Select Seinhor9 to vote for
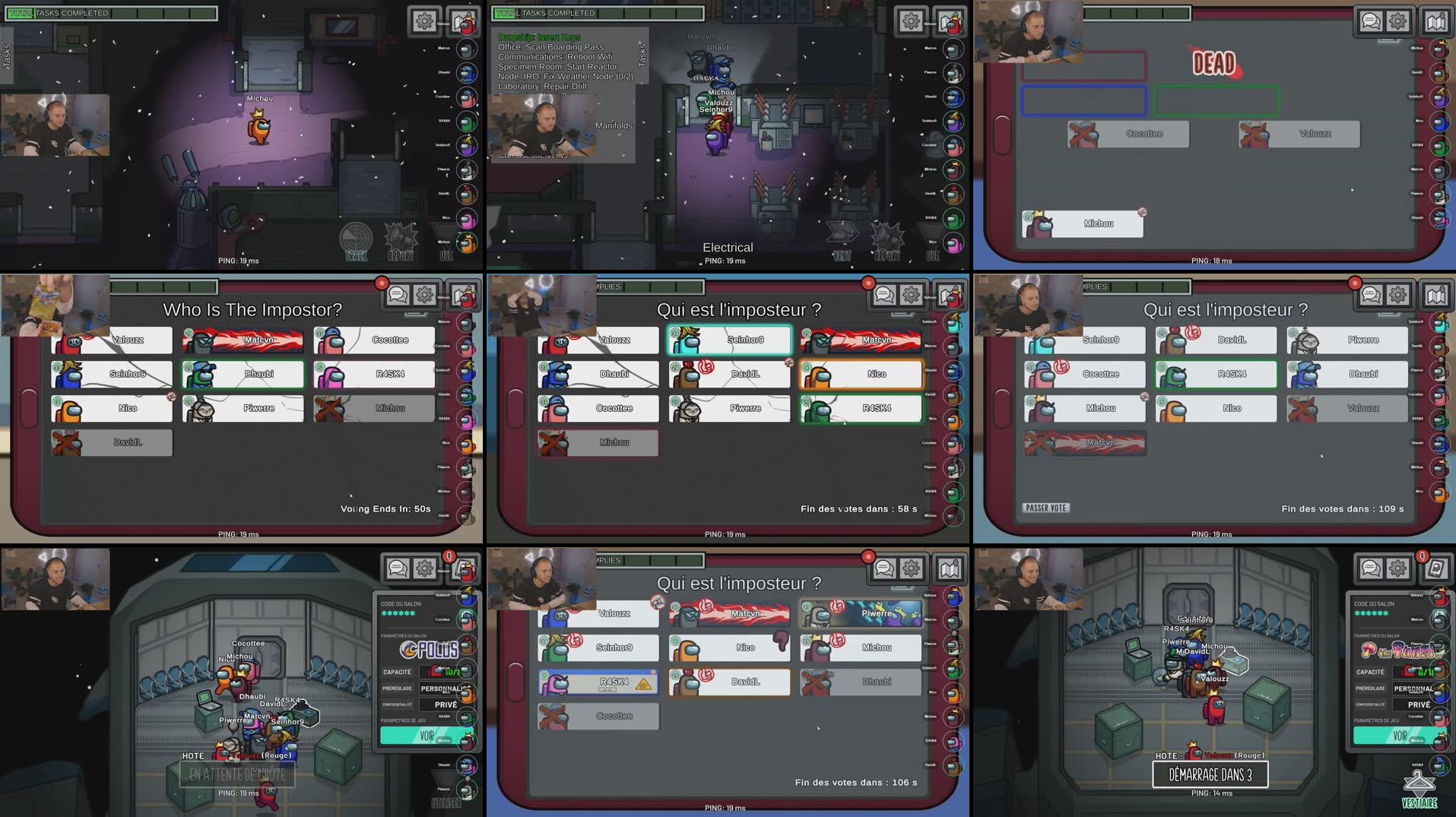 point(728,340)
